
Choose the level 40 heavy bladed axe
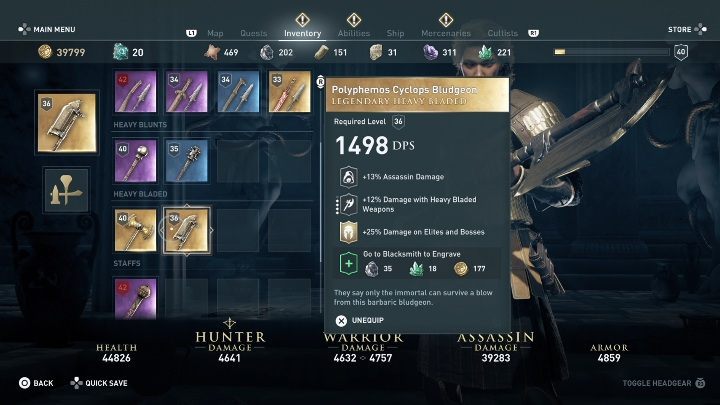[x=137, y=230]
